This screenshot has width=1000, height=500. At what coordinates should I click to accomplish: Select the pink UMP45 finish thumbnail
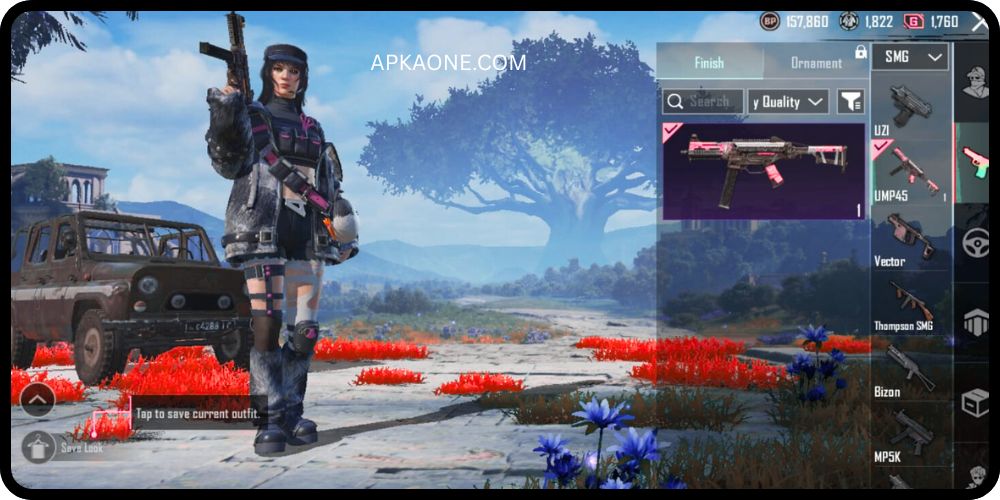tap(763, 170)
